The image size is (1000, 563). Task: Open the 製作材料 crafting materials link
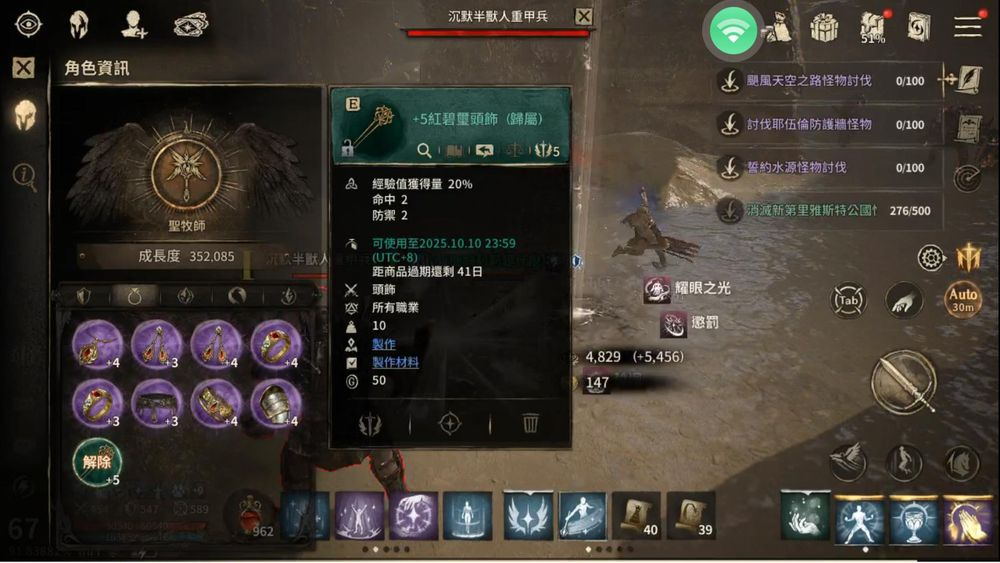pyautogui.click(x=395, y=362)
